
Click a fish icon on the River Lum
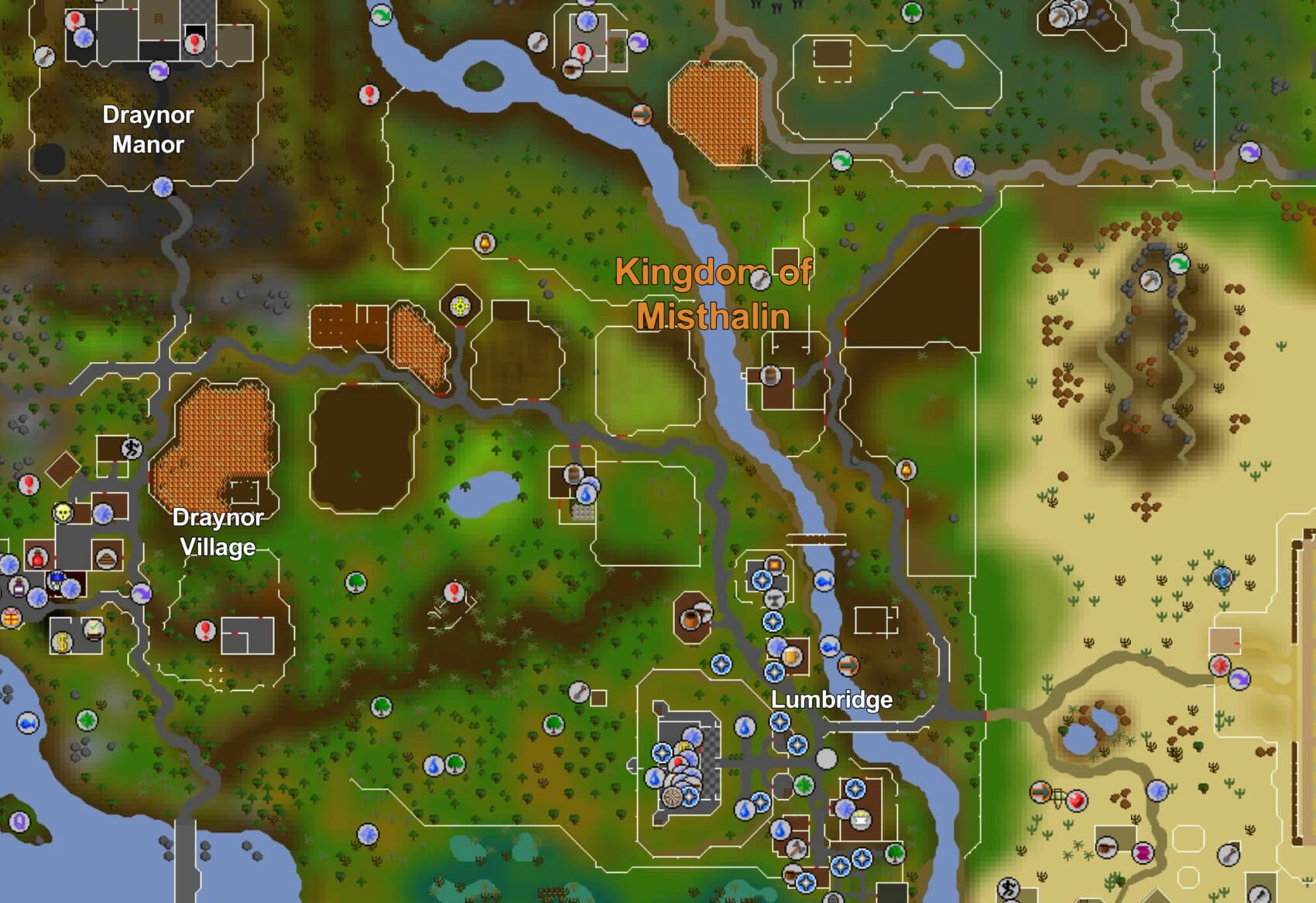[x=824, y=582]
